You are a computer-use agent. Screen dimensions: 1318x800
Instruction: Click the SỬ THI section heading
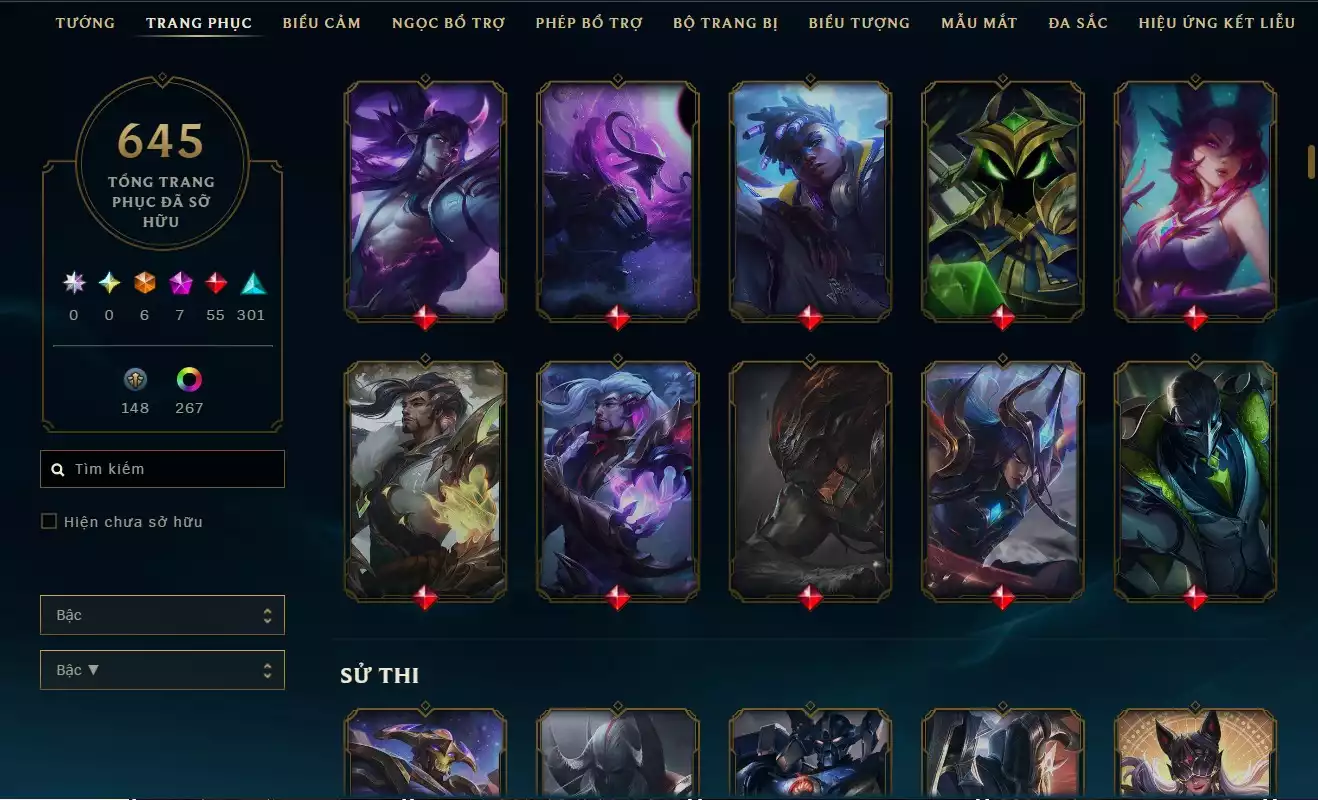(x=380, y=674)
